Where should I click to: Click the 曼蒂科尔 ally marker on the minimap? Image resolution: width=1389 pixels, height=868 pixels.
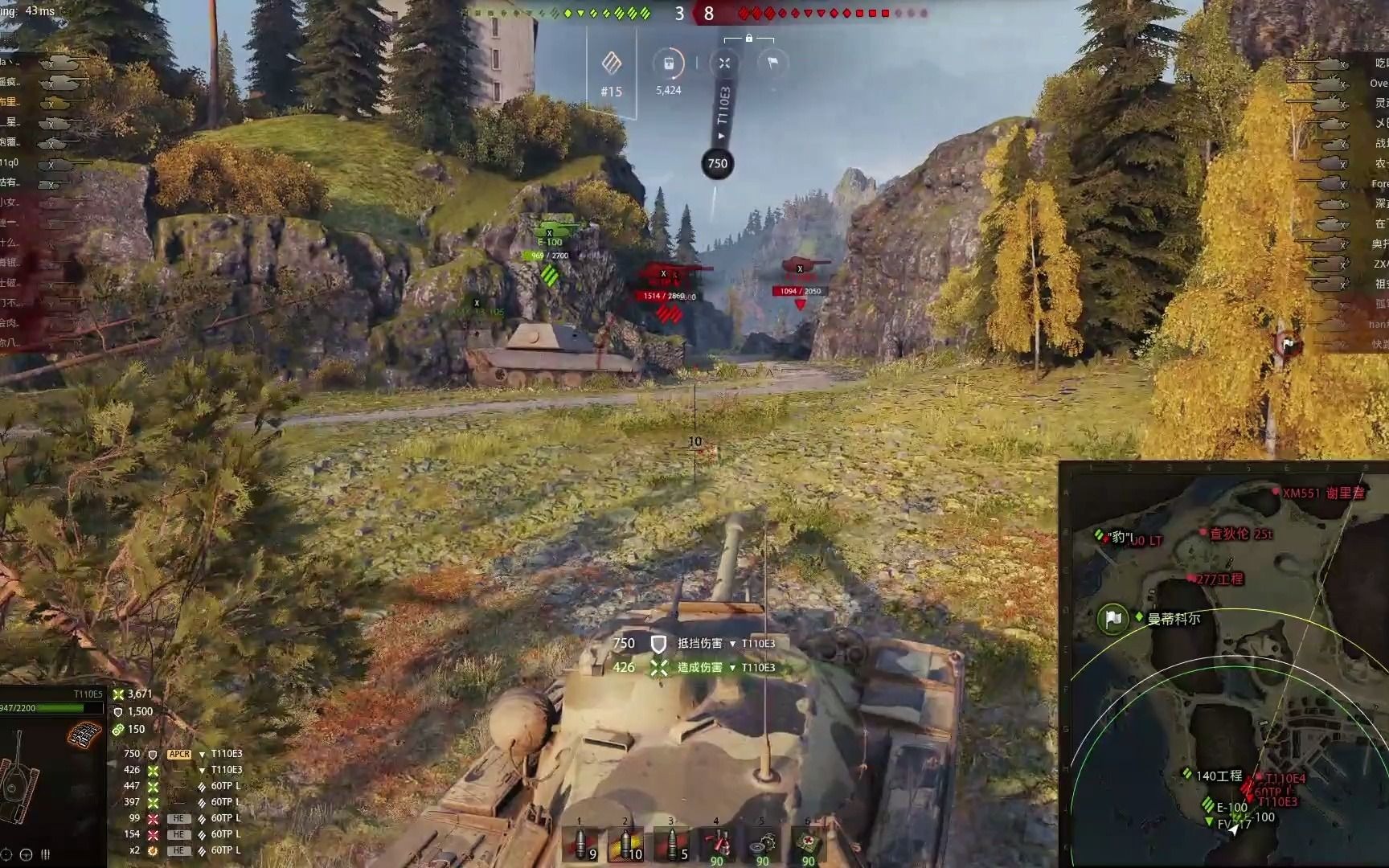1139,617
